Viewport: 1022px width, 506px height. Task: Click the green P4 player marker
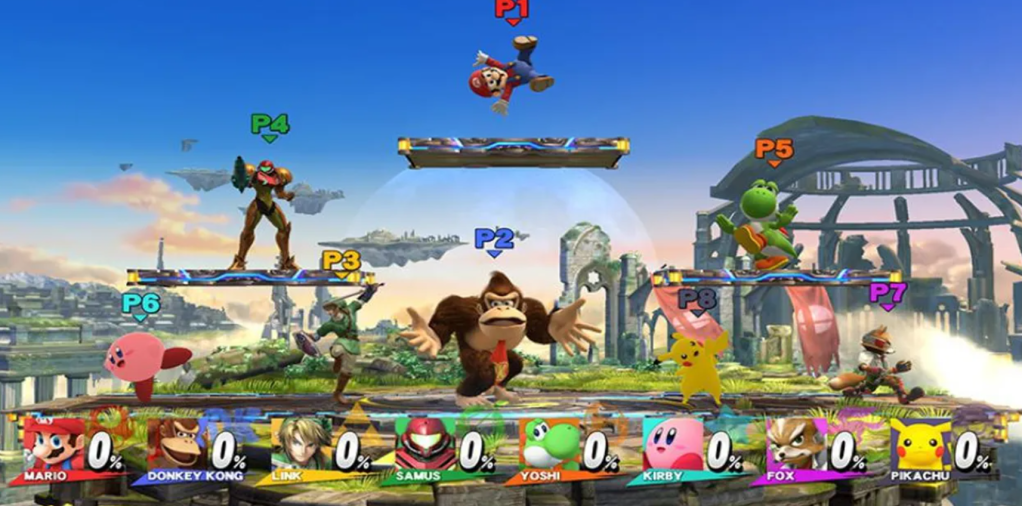pyautogui.click(x=269, y=125)
